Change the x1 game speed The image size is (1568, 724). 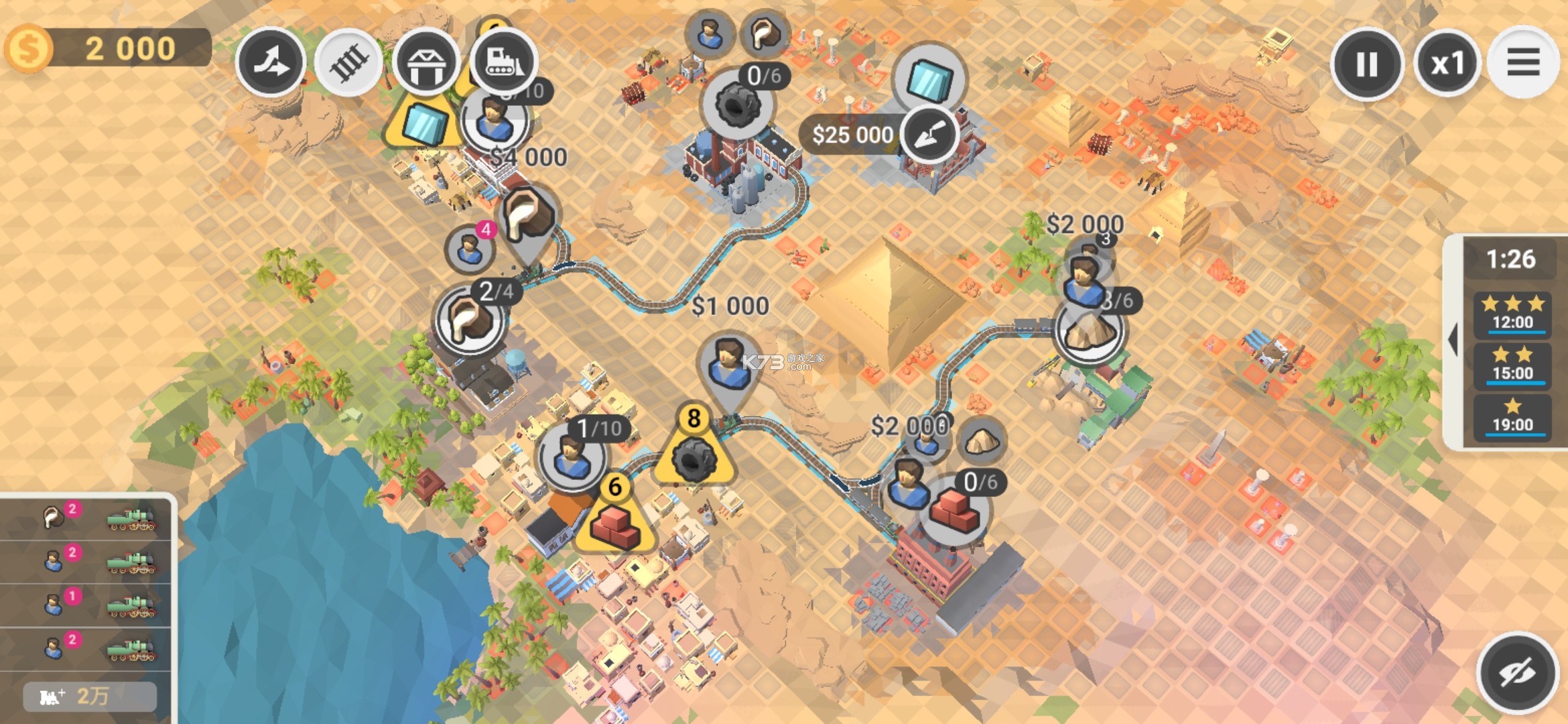point(1447,64)
